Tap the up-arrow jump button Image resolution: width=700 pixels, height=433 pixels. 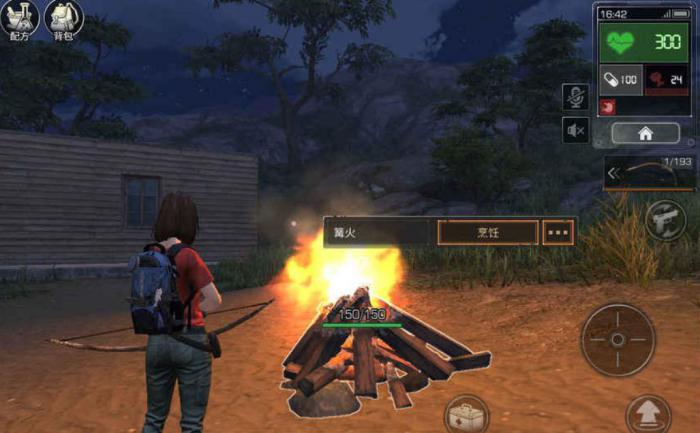pos(647,413)
